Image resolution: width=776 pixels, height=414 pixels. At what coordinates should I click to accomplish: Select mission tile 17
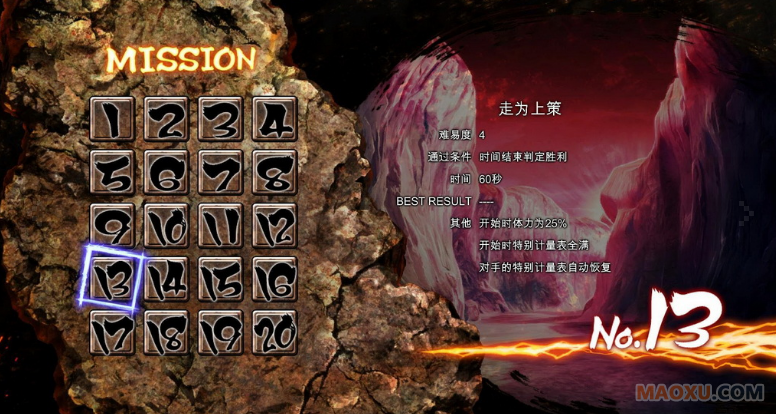click(x=114, y=332)
